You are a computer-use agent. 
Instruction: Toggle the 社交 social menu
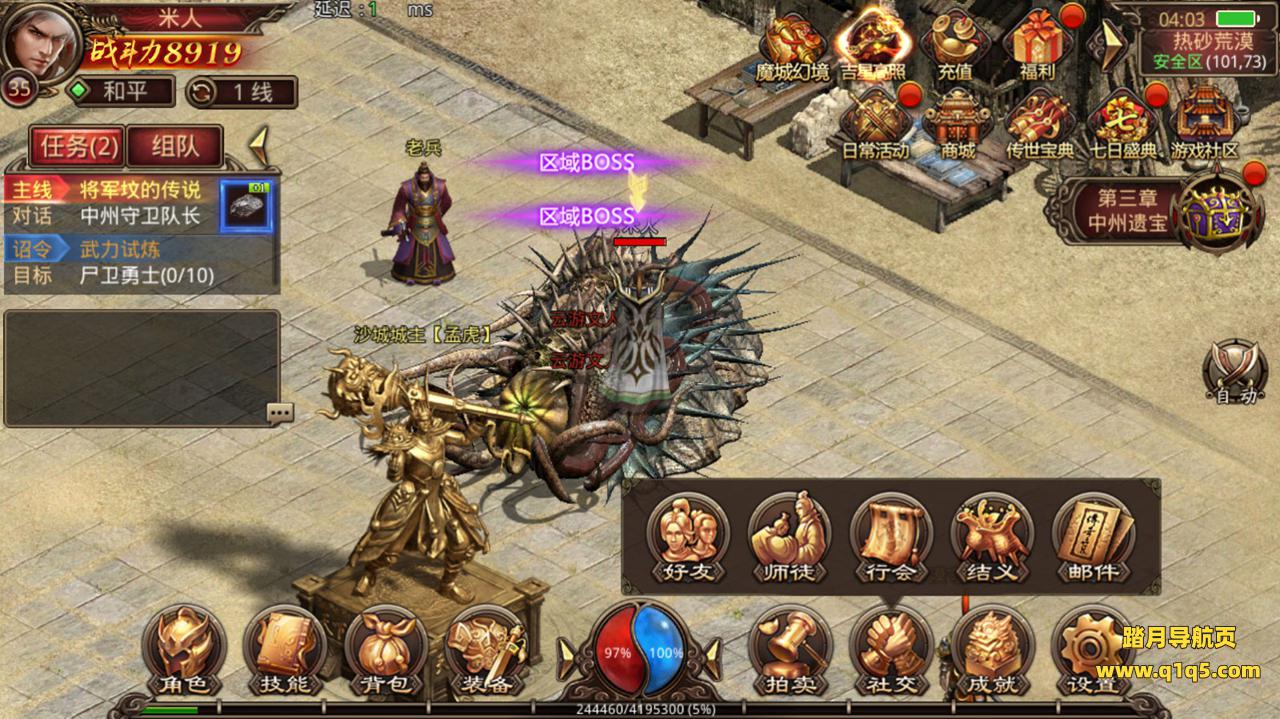click(891, 652)
